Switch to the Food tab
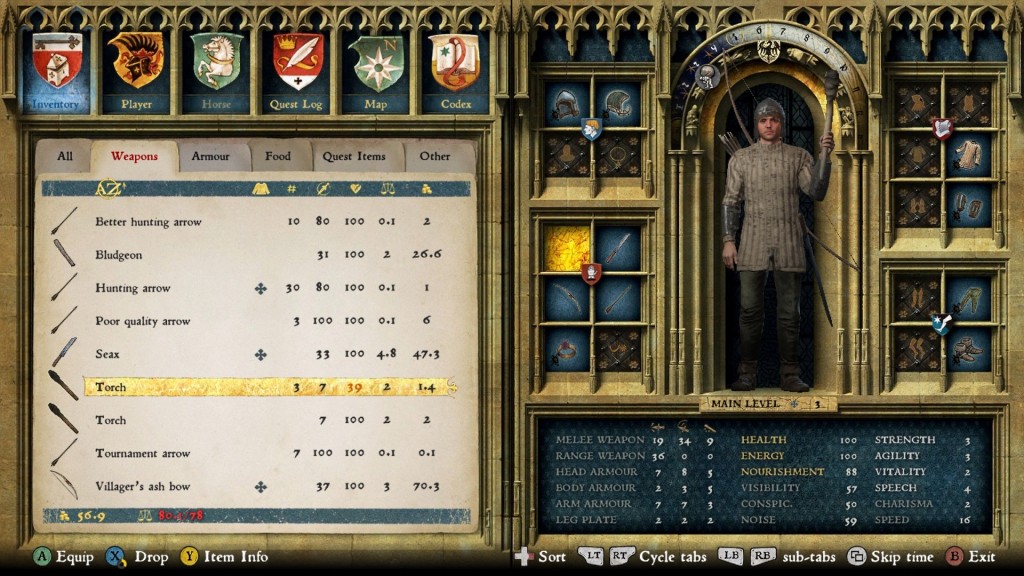1024x576 pixels. click(278, 156)
